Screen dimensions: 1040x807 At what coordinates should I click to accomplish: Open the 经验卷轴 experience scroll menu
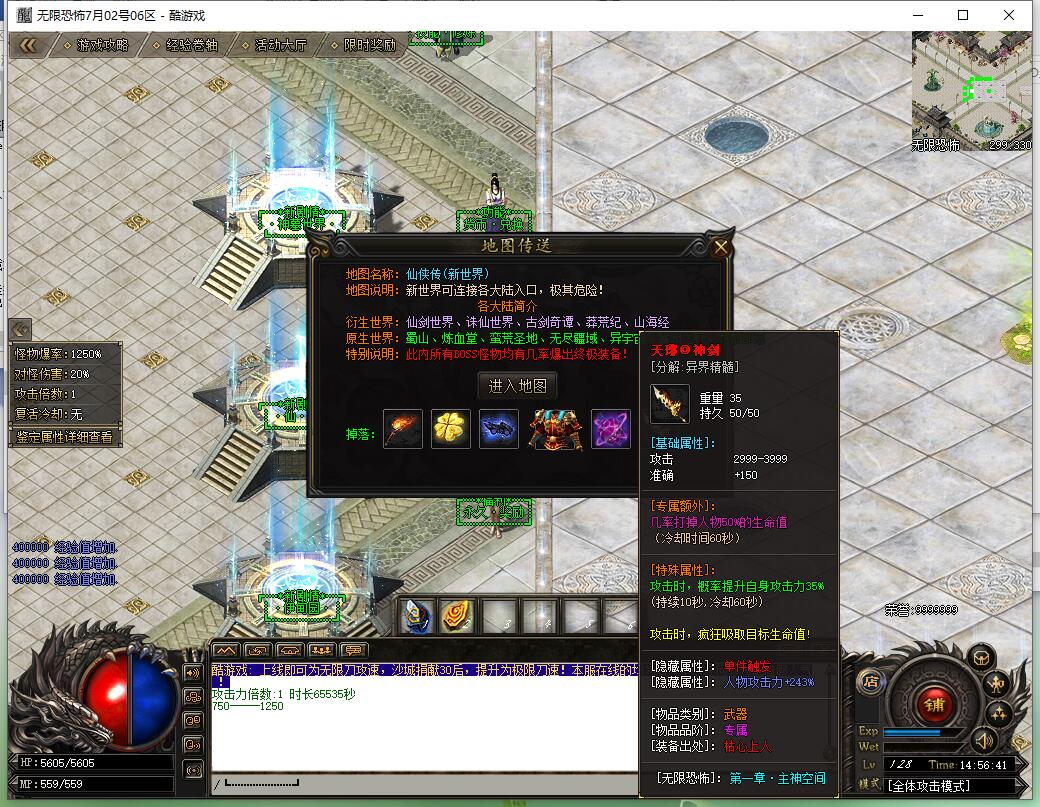[x=191, y=45]
